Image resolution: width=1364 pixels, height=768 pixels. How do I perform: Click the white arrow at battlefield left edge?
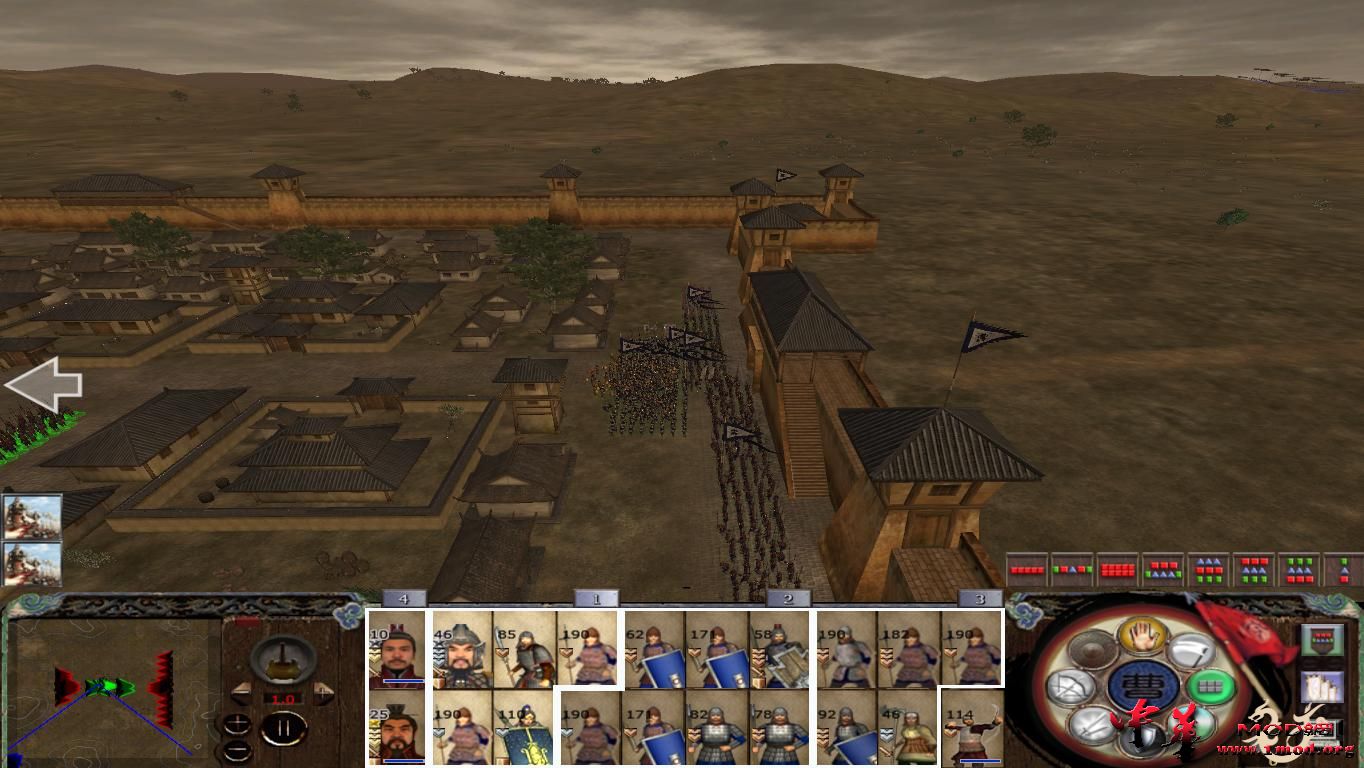(44, 383)
